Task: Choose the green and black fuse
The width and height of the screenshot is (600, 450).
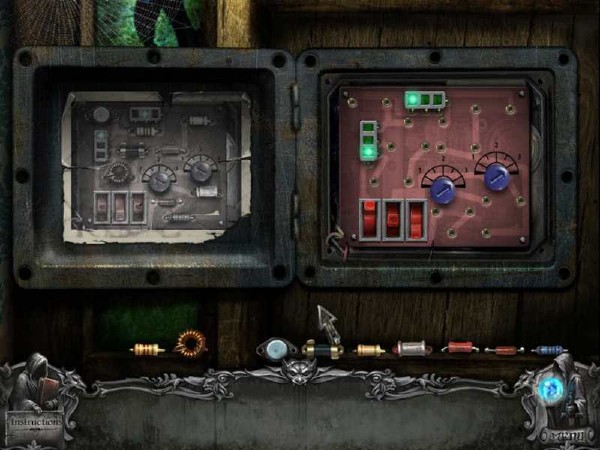Action: tap(322, 349)
